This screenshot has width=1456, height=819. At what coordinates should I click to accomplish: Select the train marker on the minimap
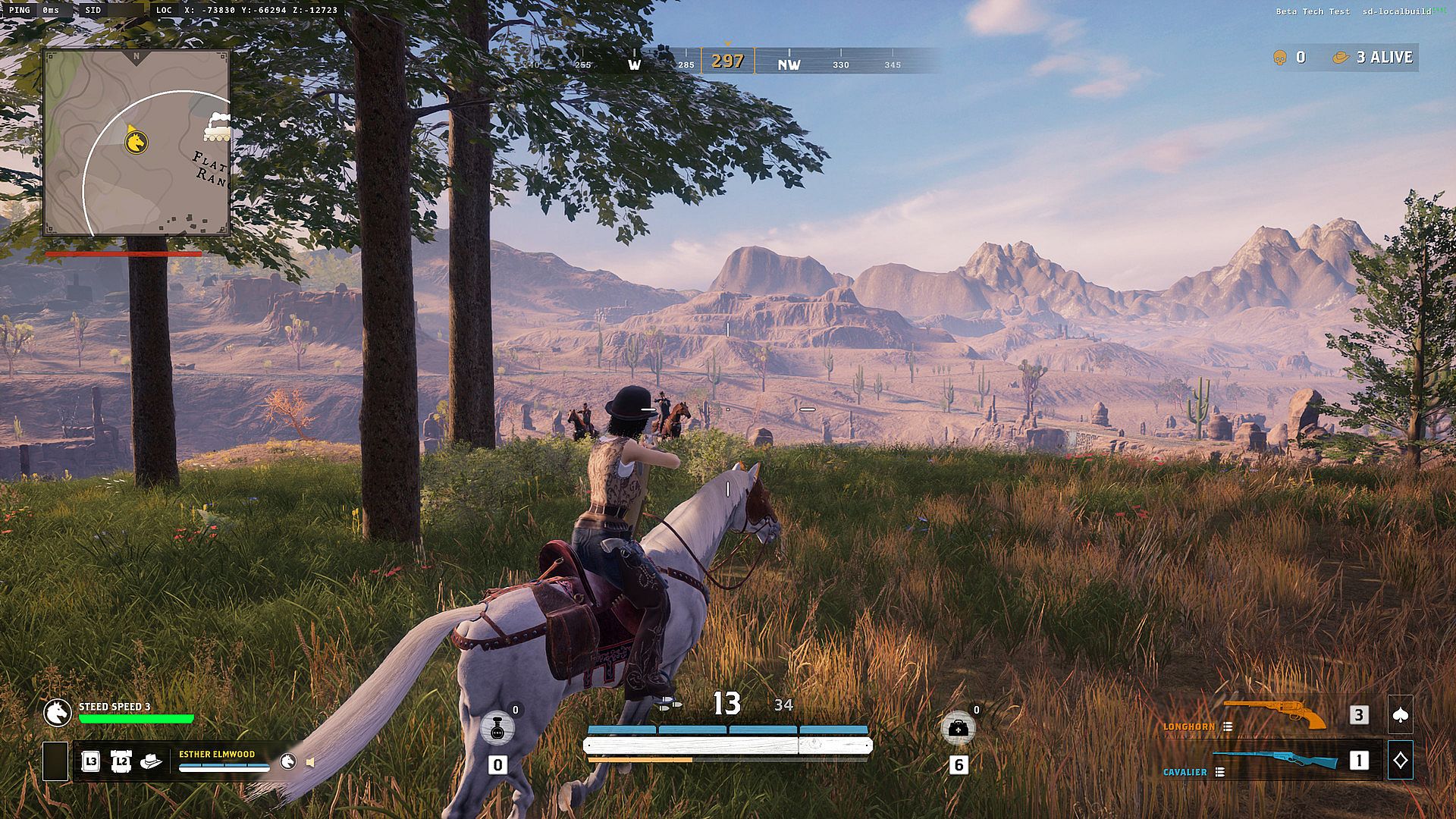[x=217, y=127]
